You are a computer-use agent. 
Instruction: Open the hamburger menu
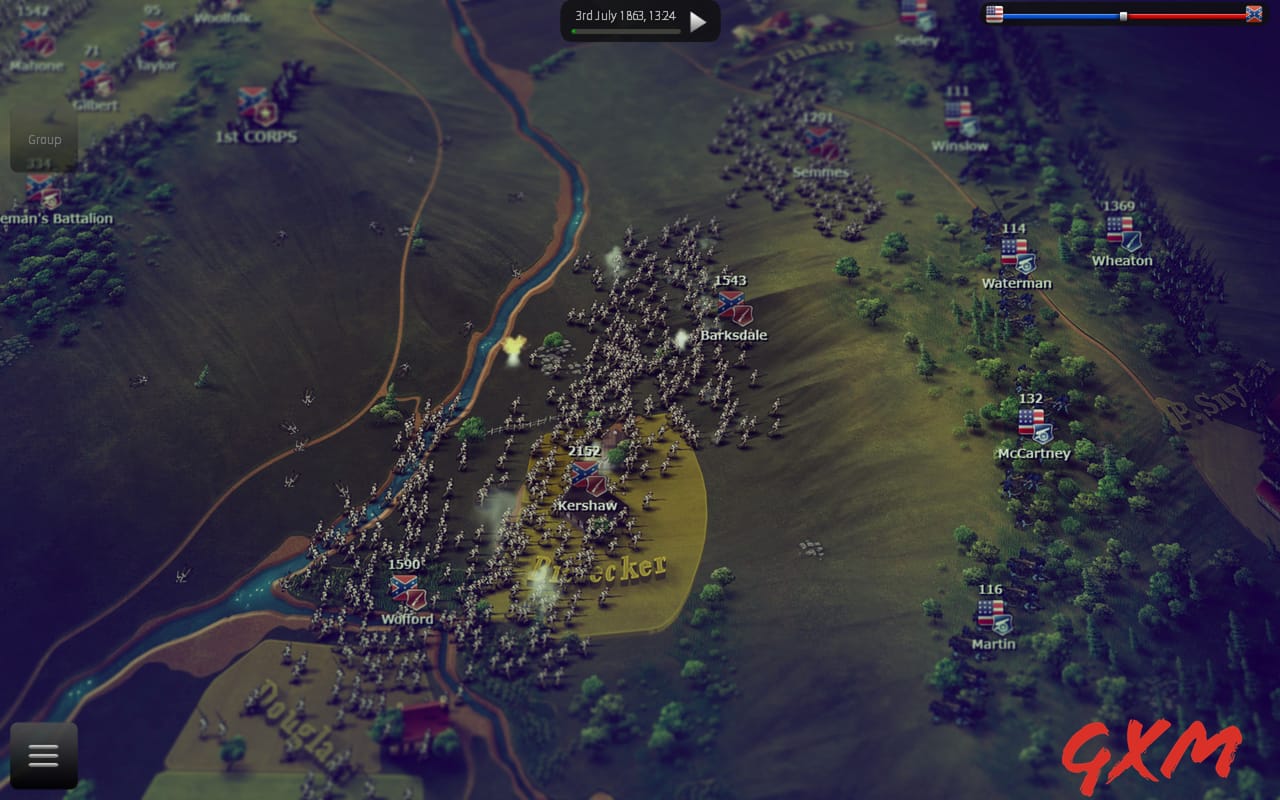click(x=43, y=756)
